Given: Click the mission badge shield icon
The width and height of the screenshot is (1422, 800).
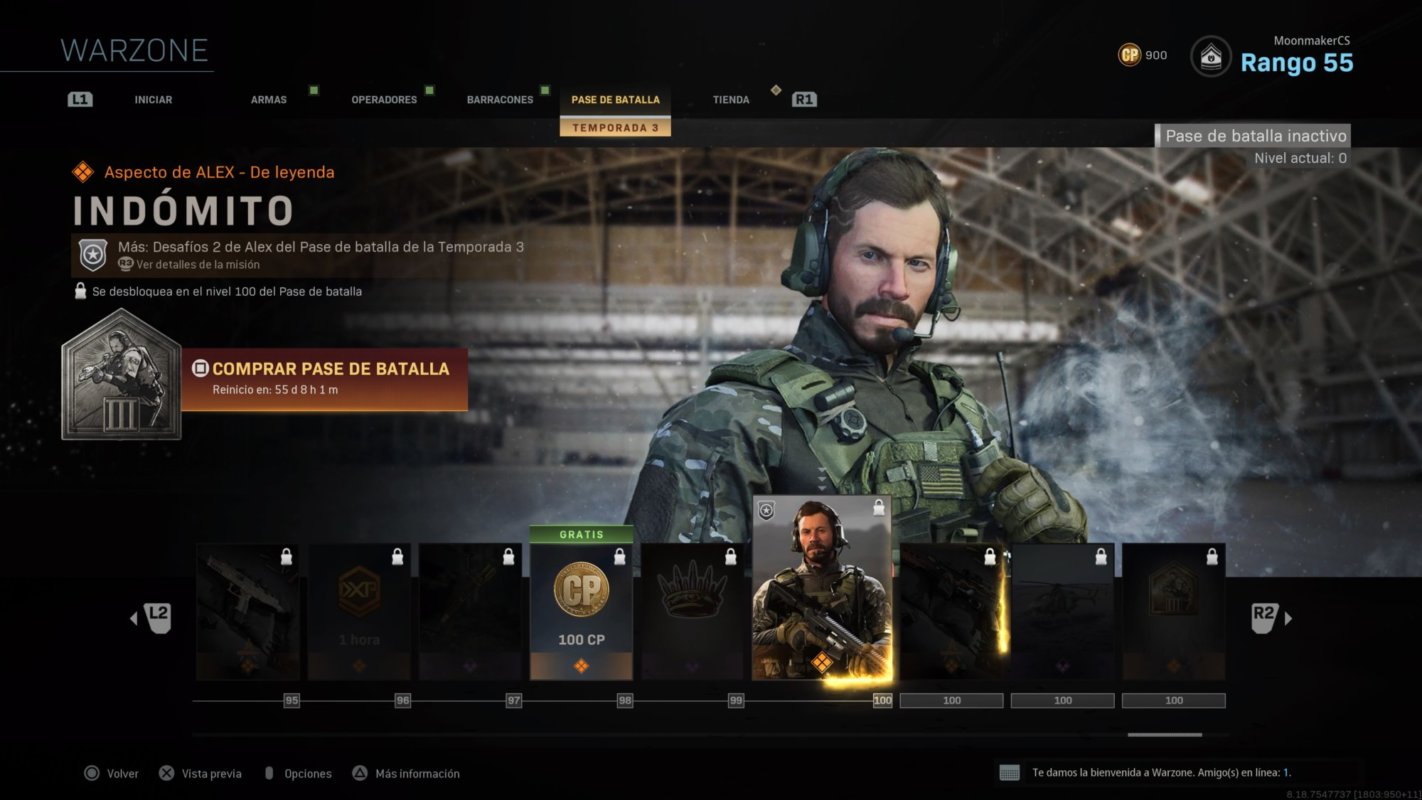Looking at the screenshot, I should 91,253.
